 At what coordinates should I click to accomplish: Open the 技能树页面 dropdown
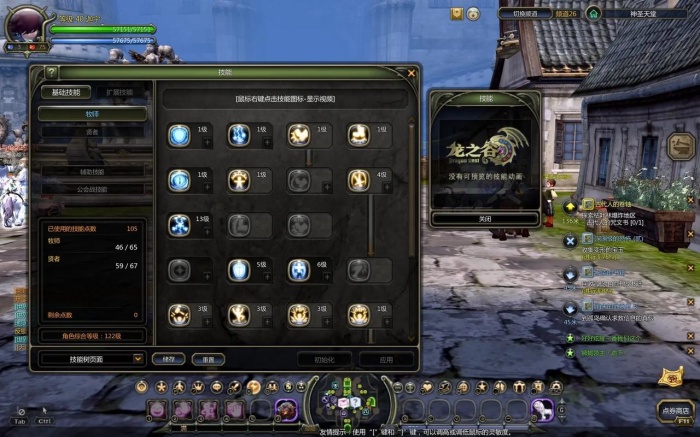92,358
